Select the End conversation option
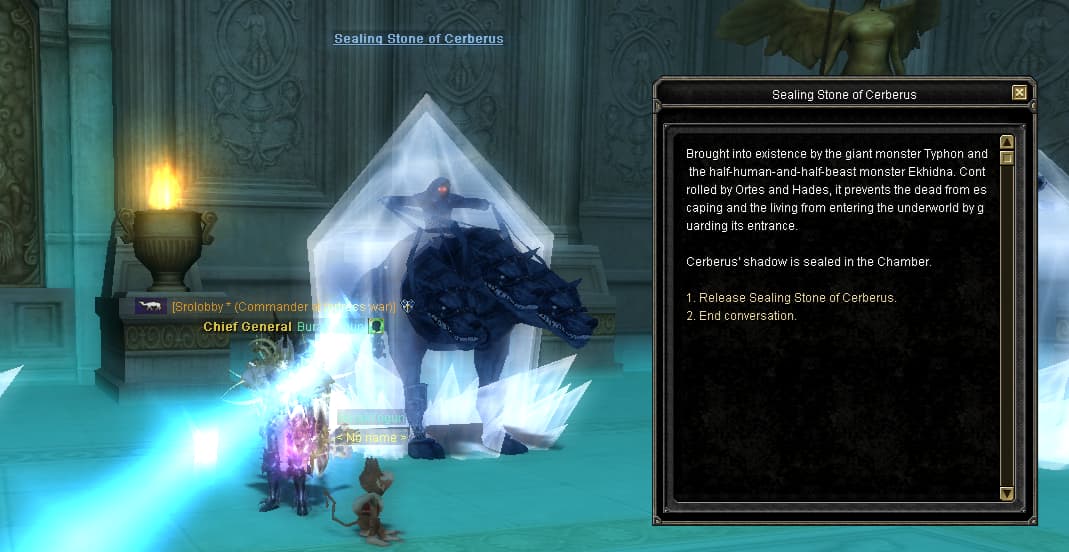Screen dimensions: 1069x552 point(741,316)
